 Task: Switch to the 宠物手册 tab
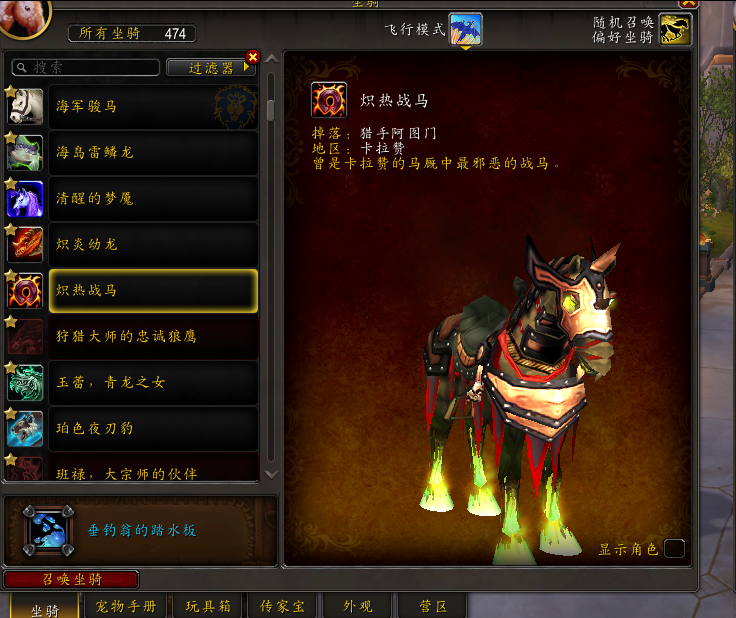[126, 606]
